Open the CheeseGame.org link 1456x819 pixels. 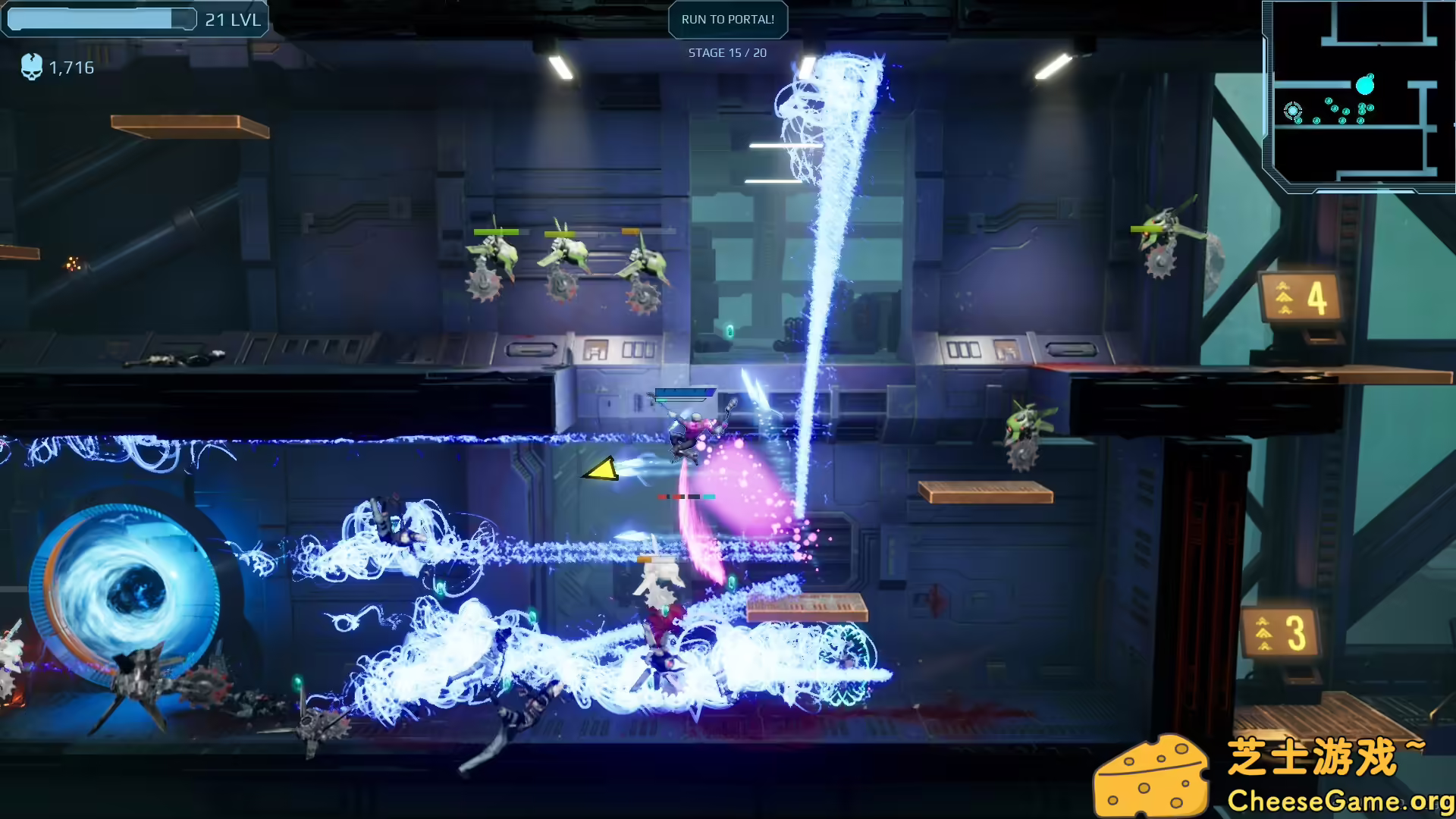[x=1339, y=799]
